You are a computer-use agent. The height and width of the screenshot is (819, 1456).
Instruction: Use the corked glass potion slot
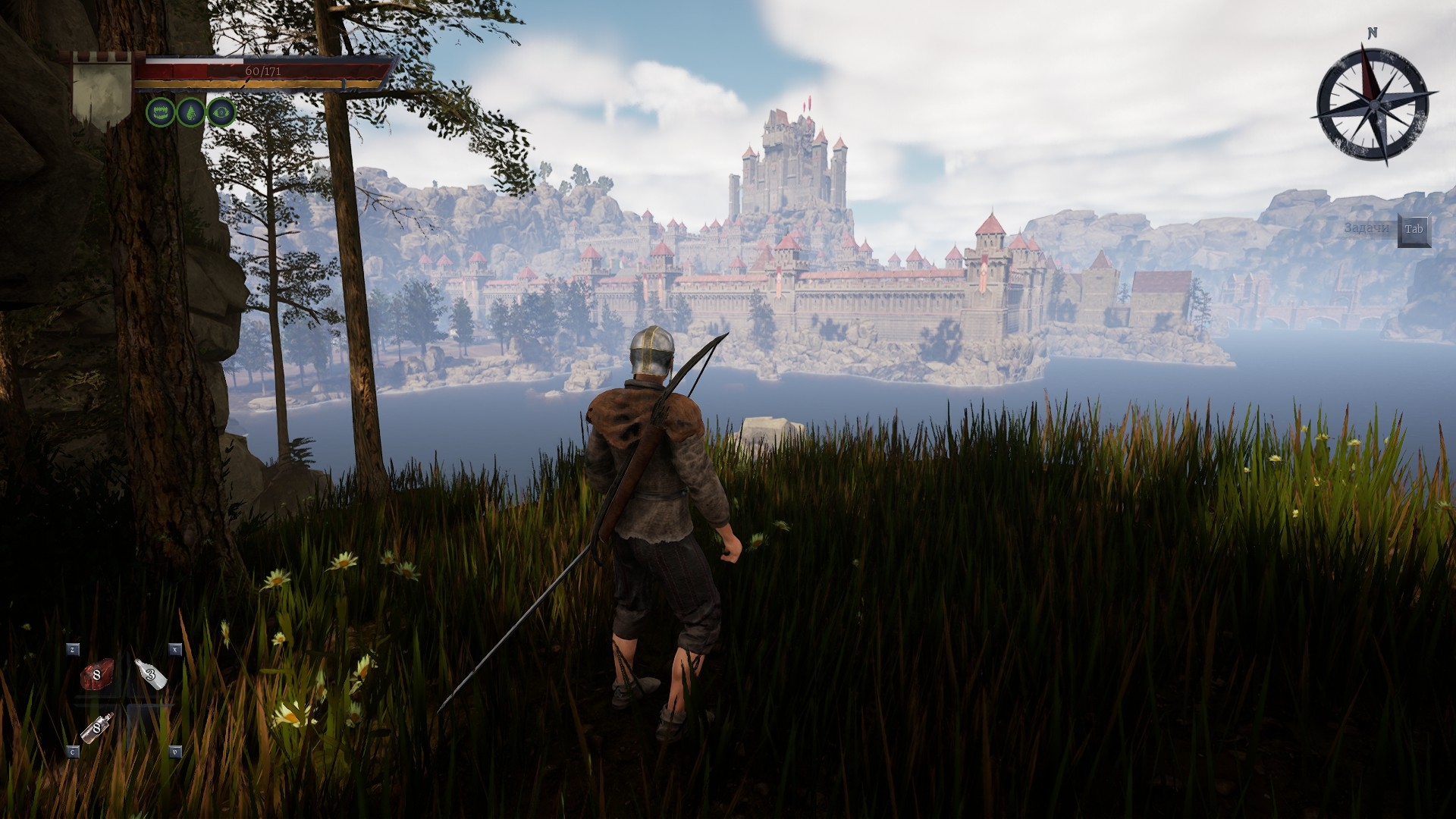coord(97,727)
